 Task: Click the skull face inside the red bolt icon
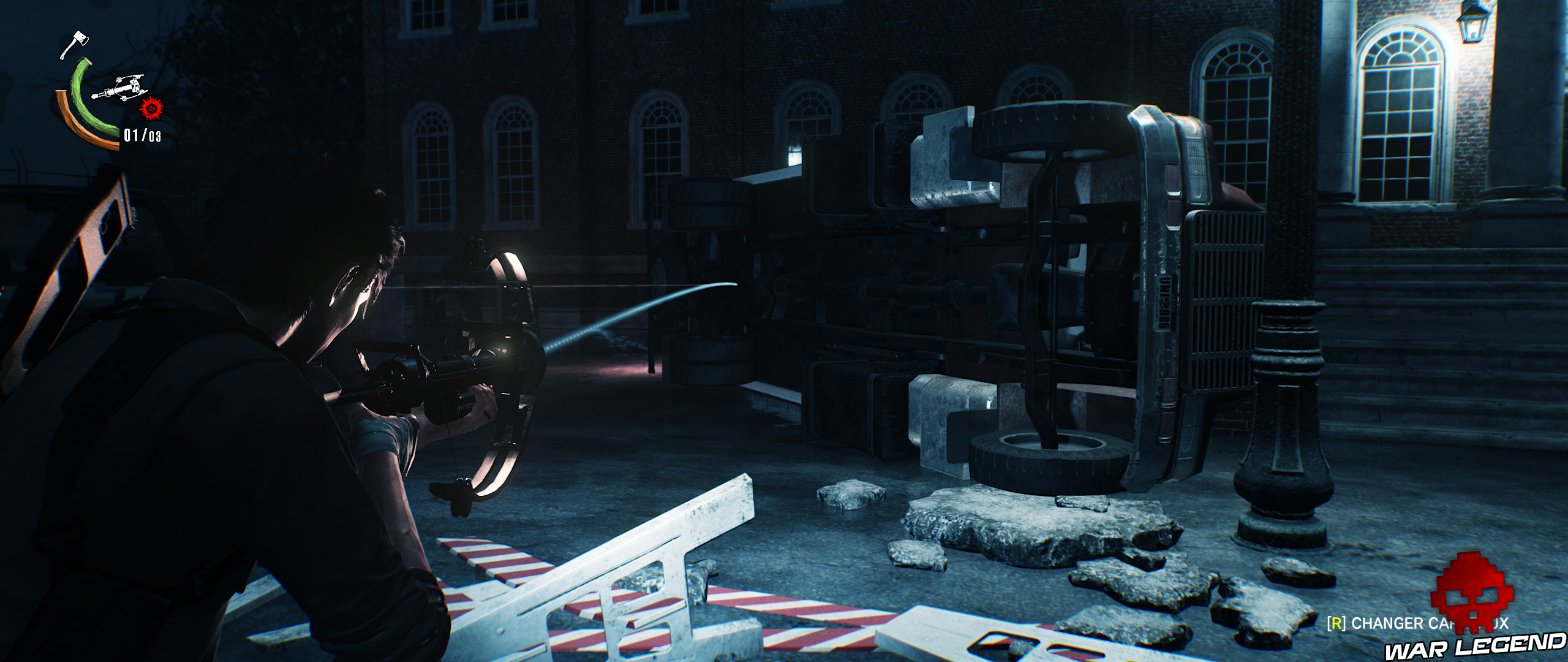pos(151,109)
